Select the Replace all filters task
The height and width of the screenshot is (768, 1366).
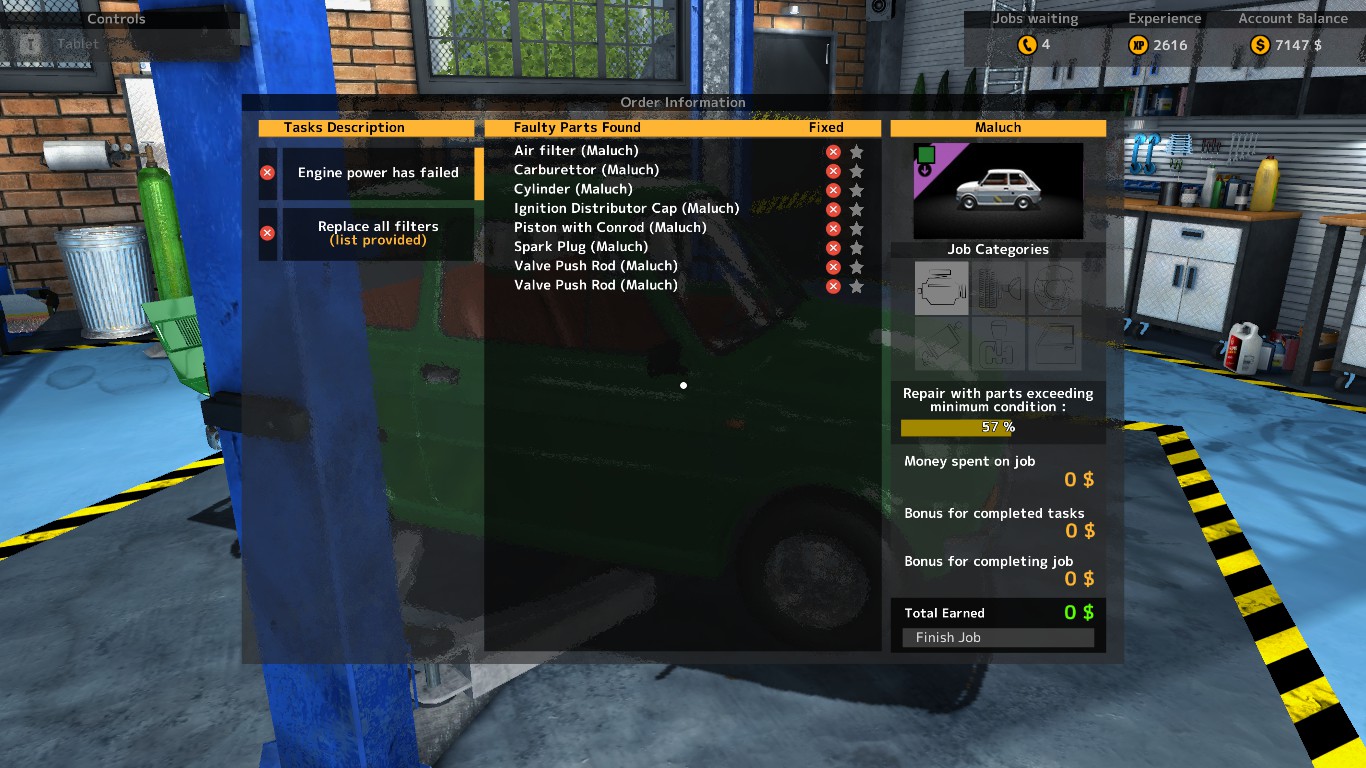[x=377, y=233]
